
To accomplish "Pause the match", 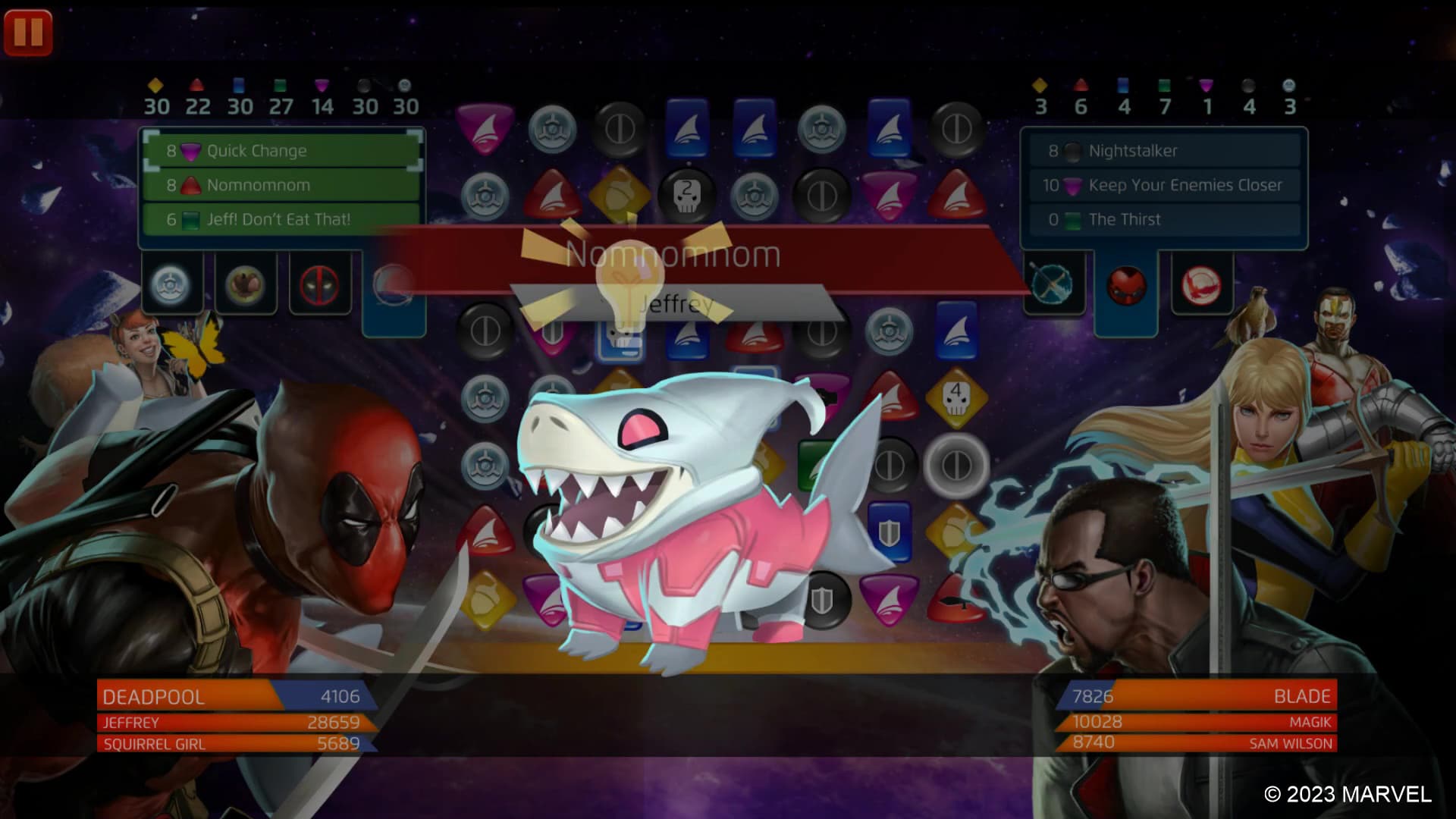I will (30, 32).
